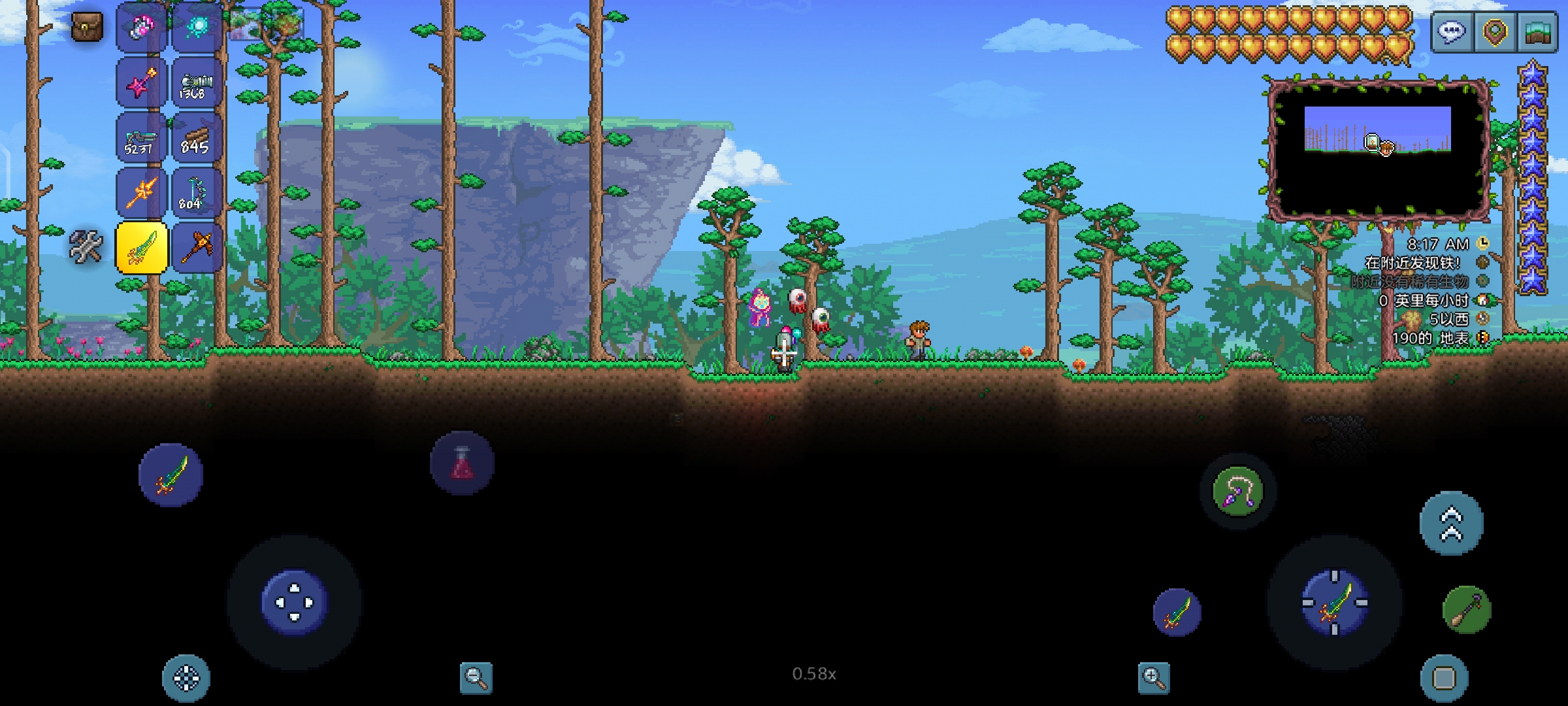Choose the wood stack of 845
The width and height of the screenshot is (1568, 706).
[x=195, y=138]
